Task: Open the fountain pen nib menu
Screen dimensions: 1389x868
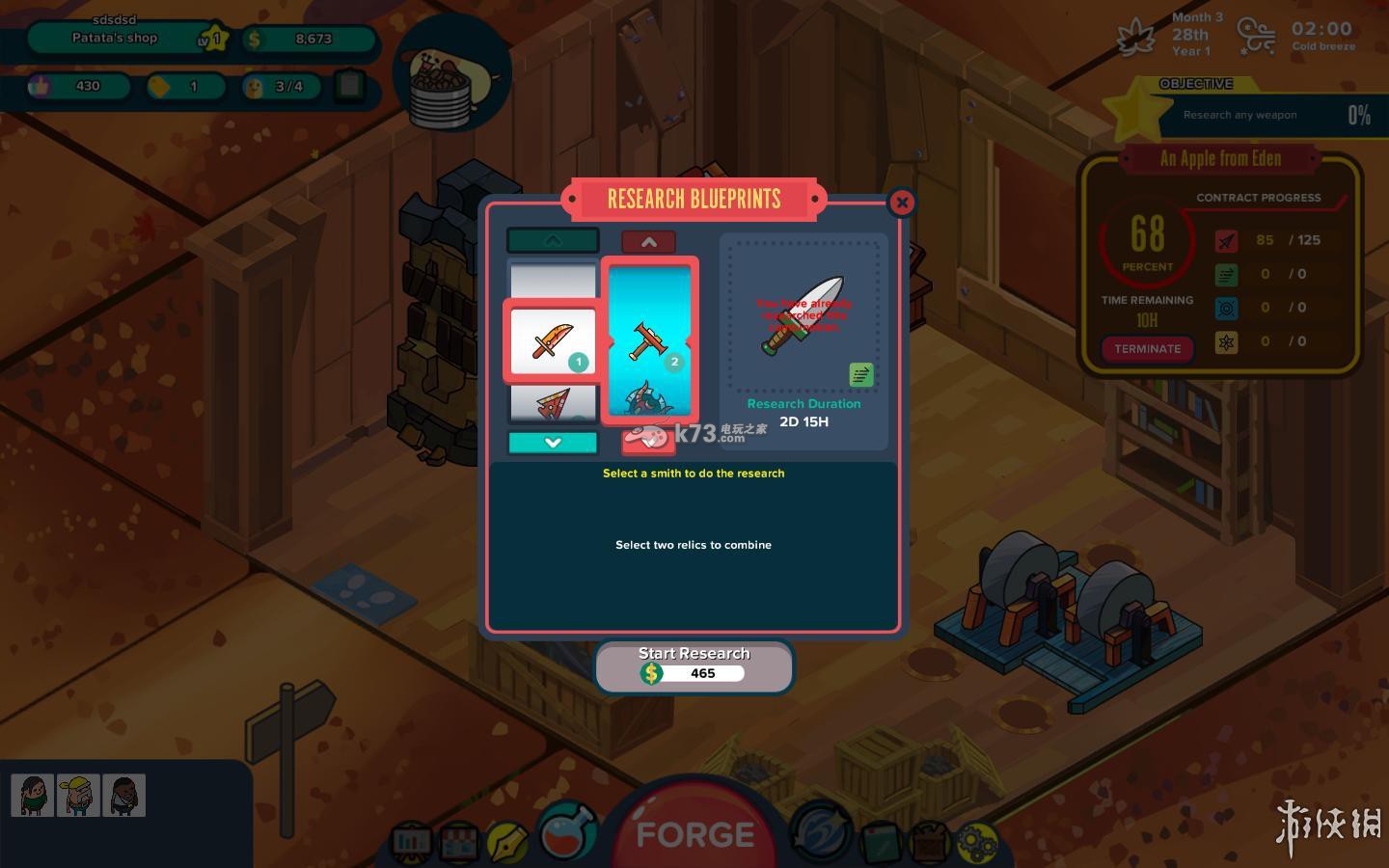Action: coord(506,842)
